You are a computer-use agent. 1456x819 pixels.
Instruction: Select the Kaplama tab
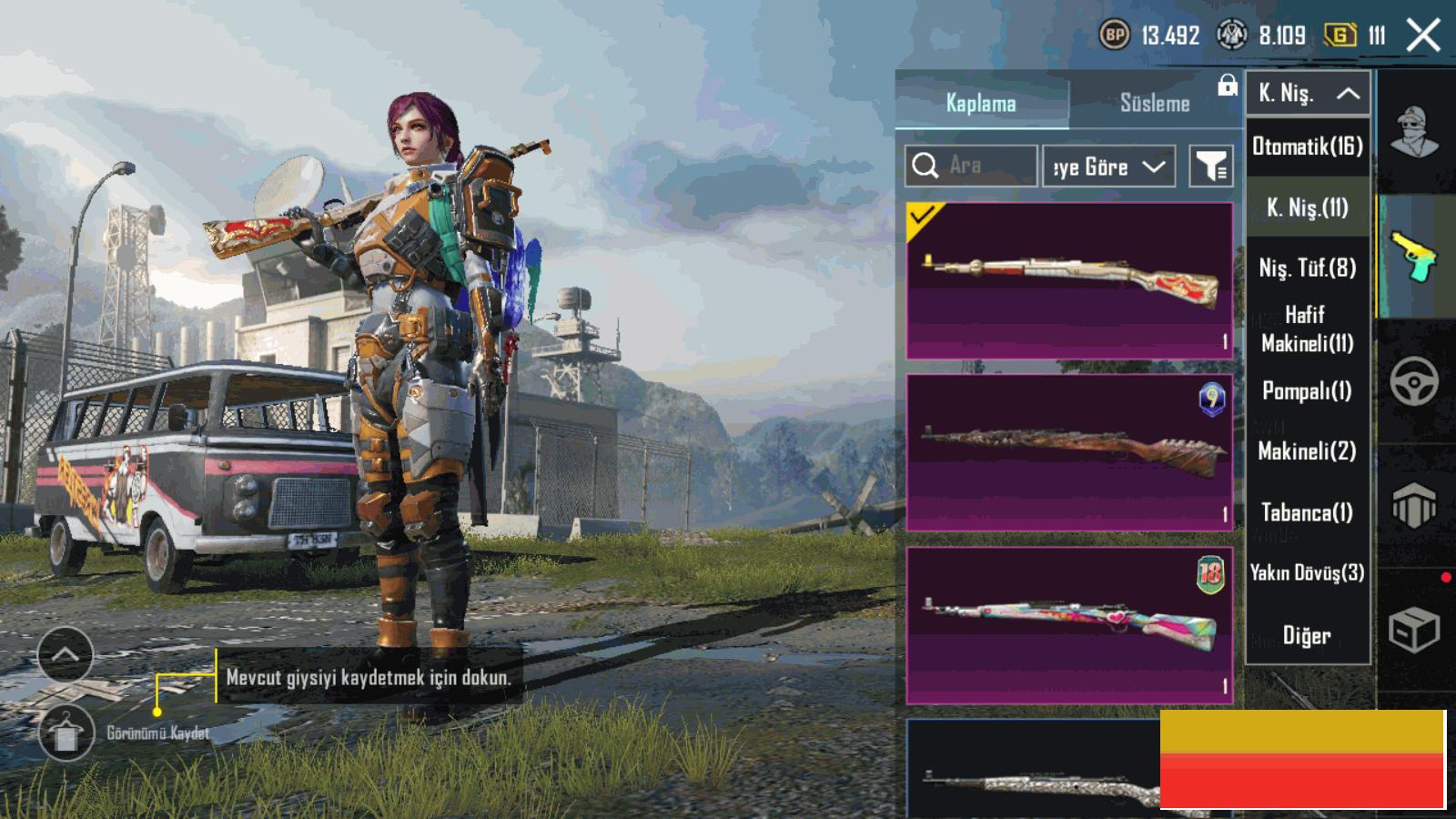click(980, 103)
